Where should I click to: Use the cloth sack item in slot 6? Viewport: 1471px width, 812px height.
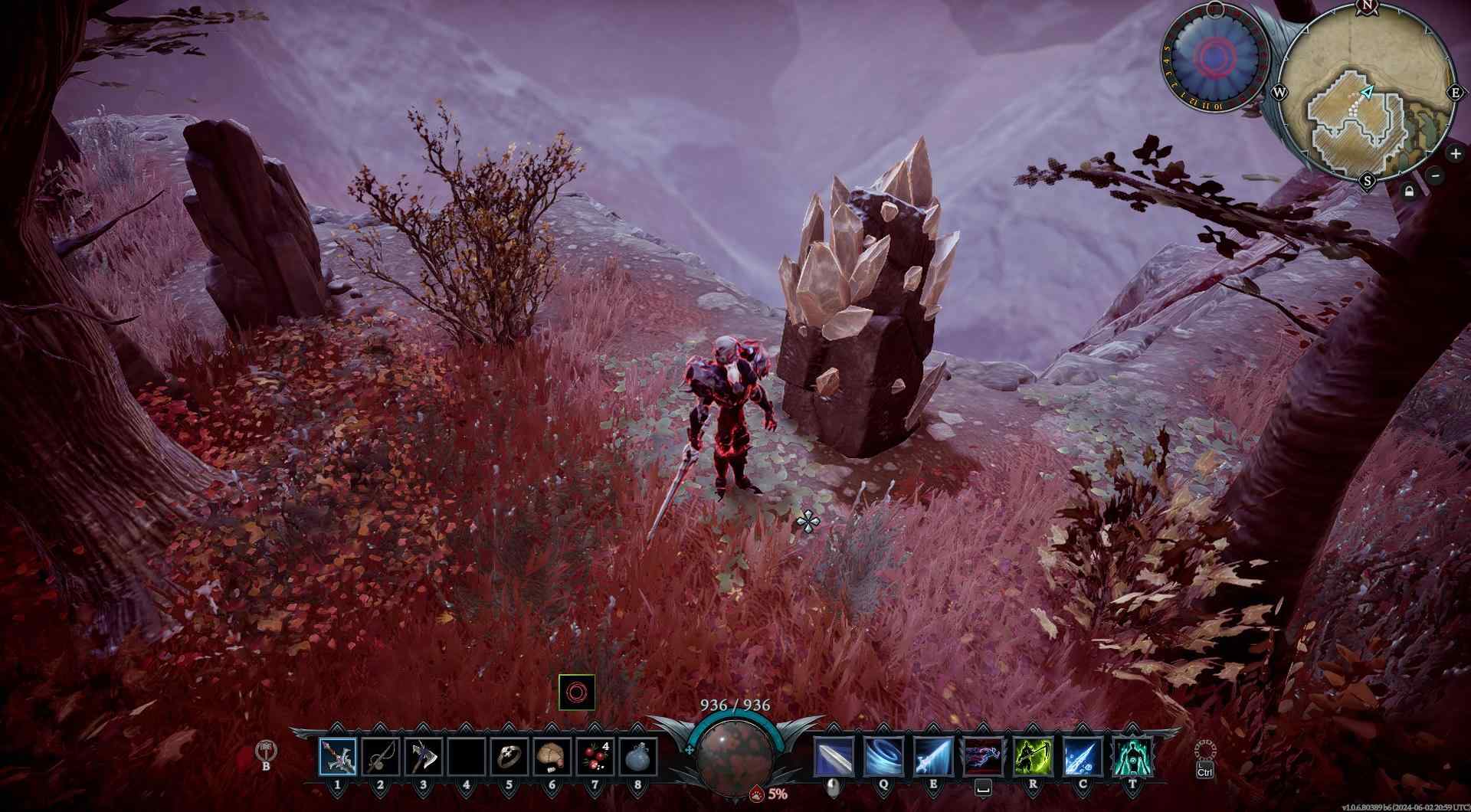pyautogui.click(x=552, y=756)
